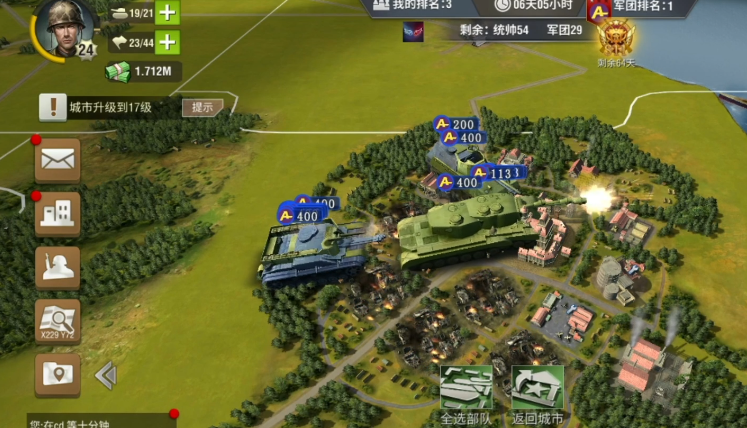
Task: Open the golden season medal badge
Action: coord(616,40)
